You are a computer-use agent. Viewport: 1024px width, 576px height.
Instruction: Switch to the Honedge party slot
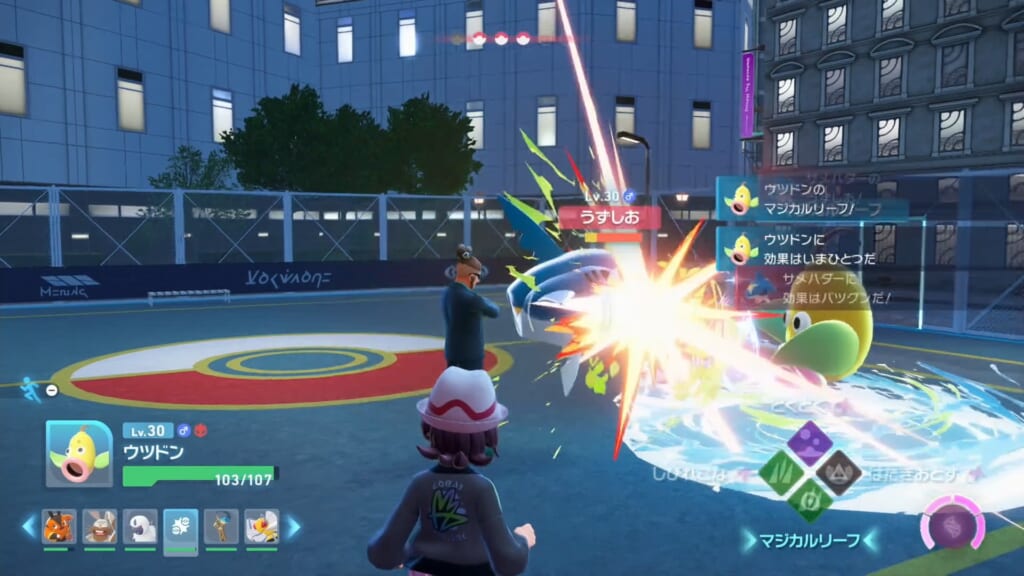[221, 526]
